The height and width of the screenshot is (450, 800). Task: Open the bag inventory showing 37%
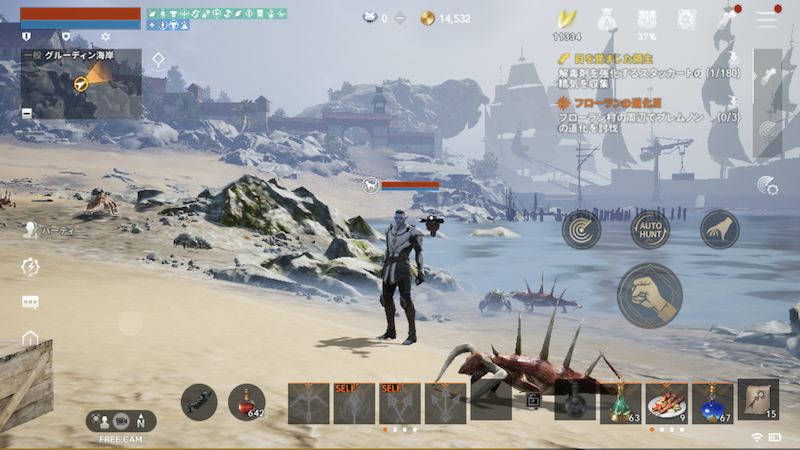coord(646,19)
